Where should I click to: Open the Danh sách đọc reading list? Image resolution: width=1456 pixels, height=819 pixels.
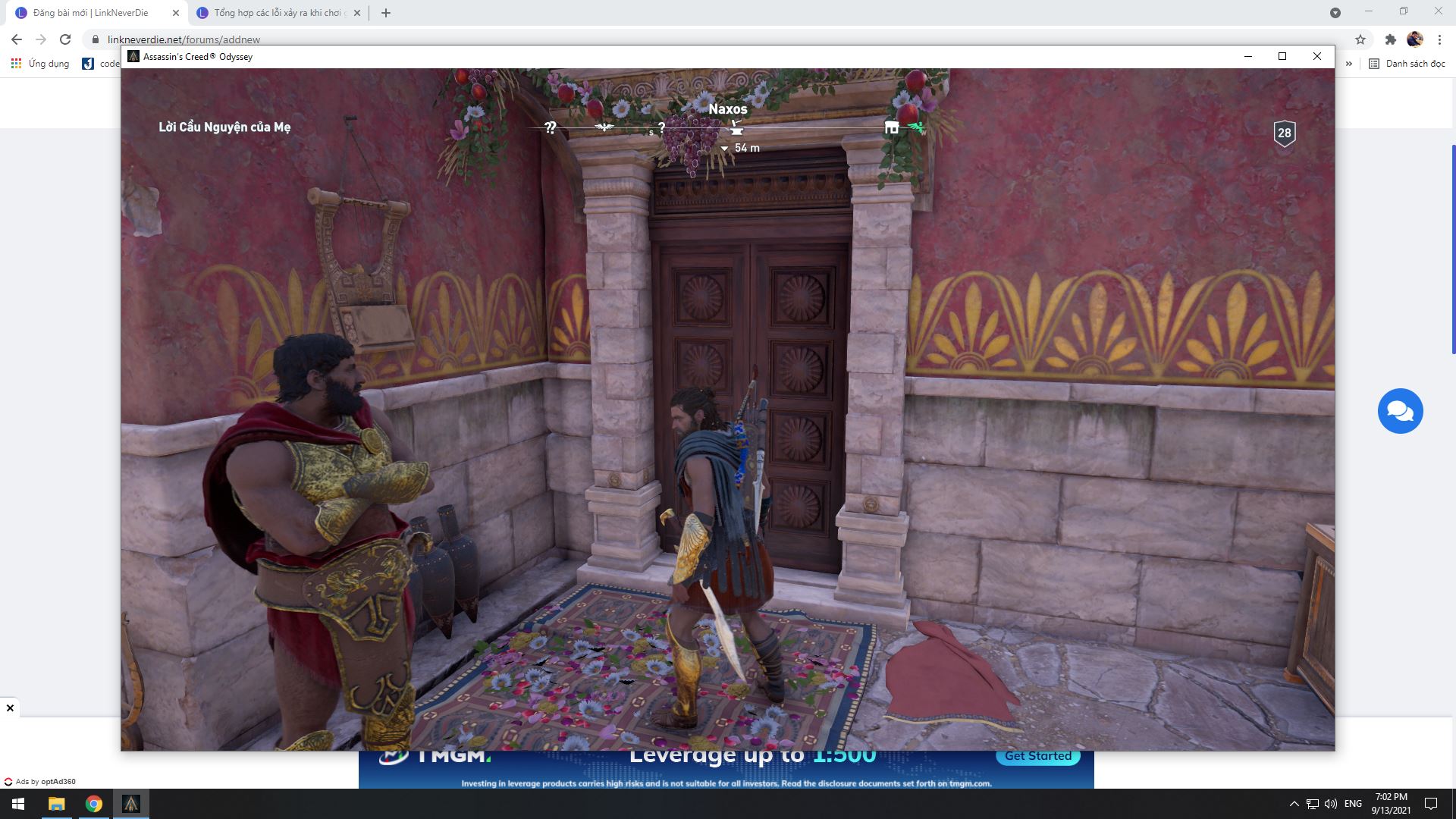tap(1407, 64)
